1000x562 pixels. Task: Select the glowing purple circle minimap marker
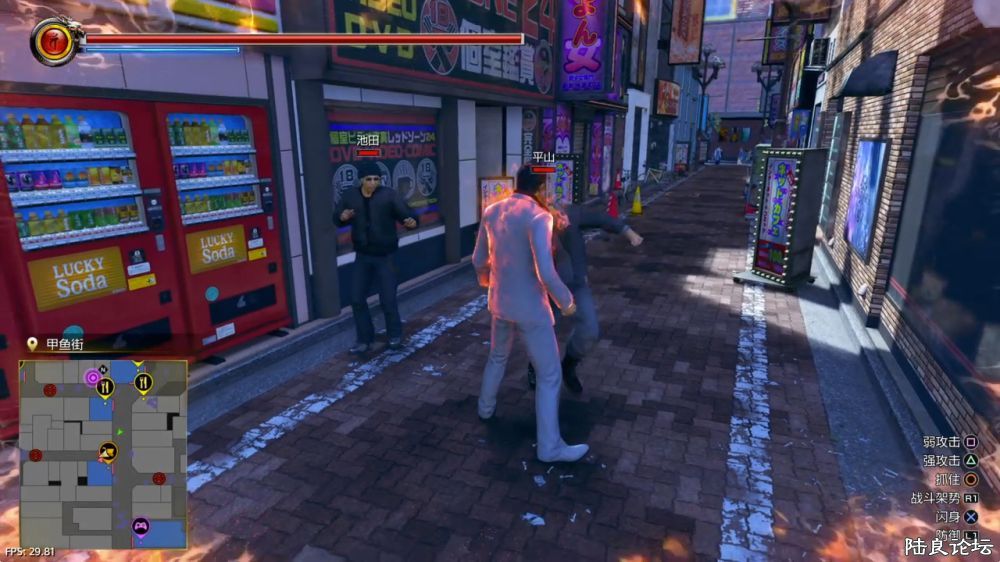[x=92, y=378]
